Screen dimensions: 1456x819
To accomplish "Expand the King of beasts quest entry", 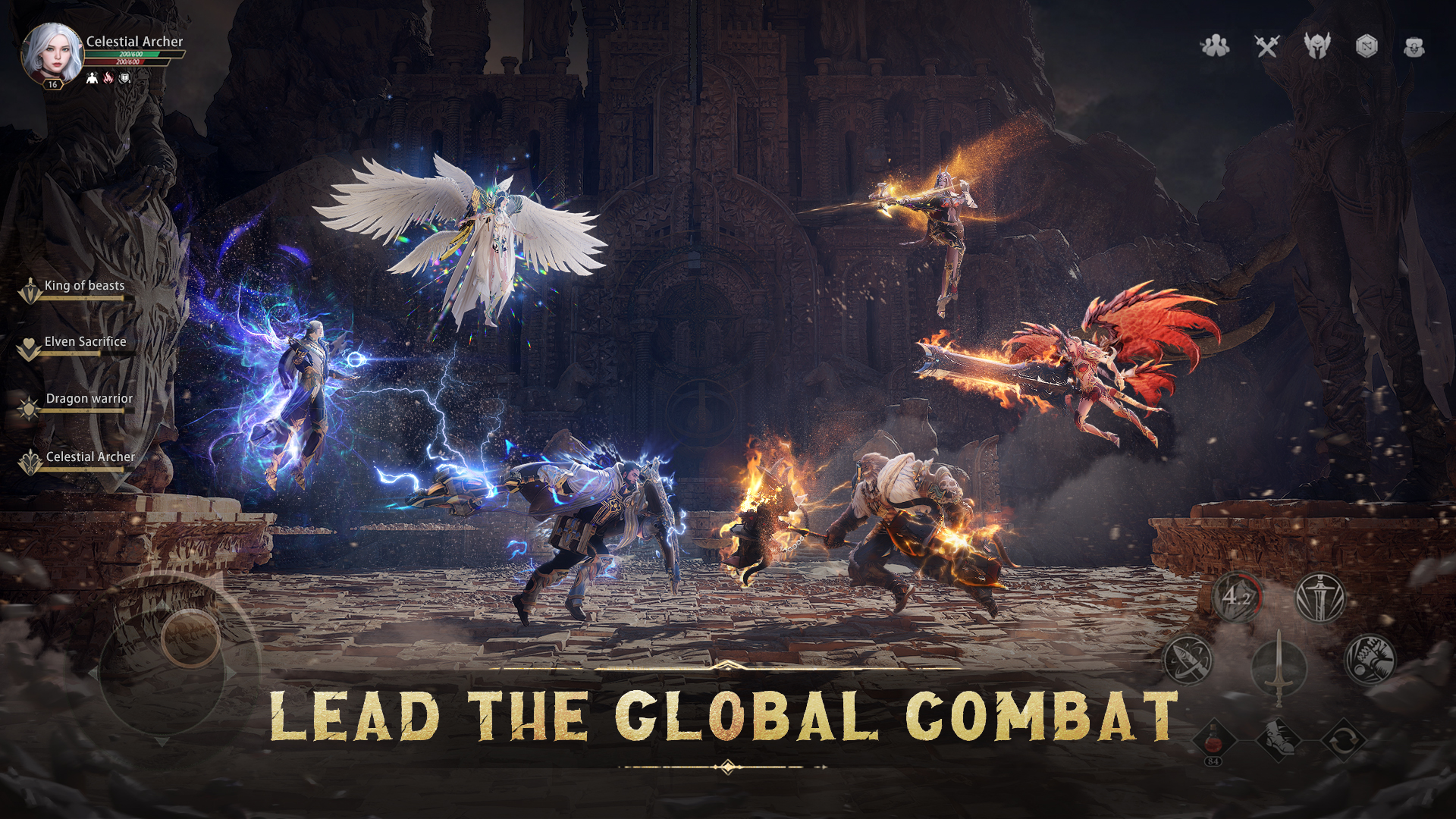I will pos(83,286).
